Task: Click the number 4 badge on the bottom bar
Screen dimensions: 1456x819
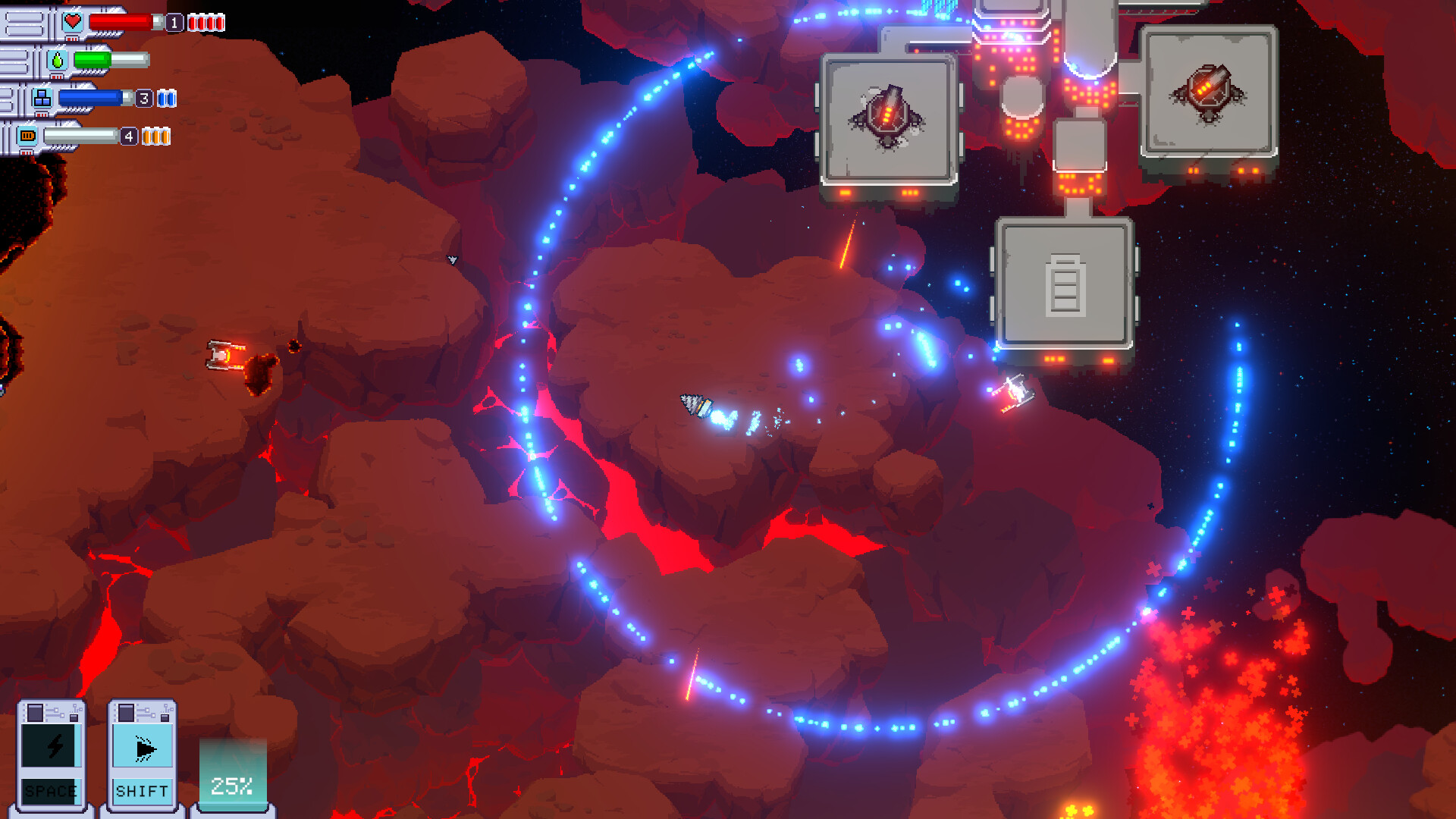Action: [x=129, y=136]
